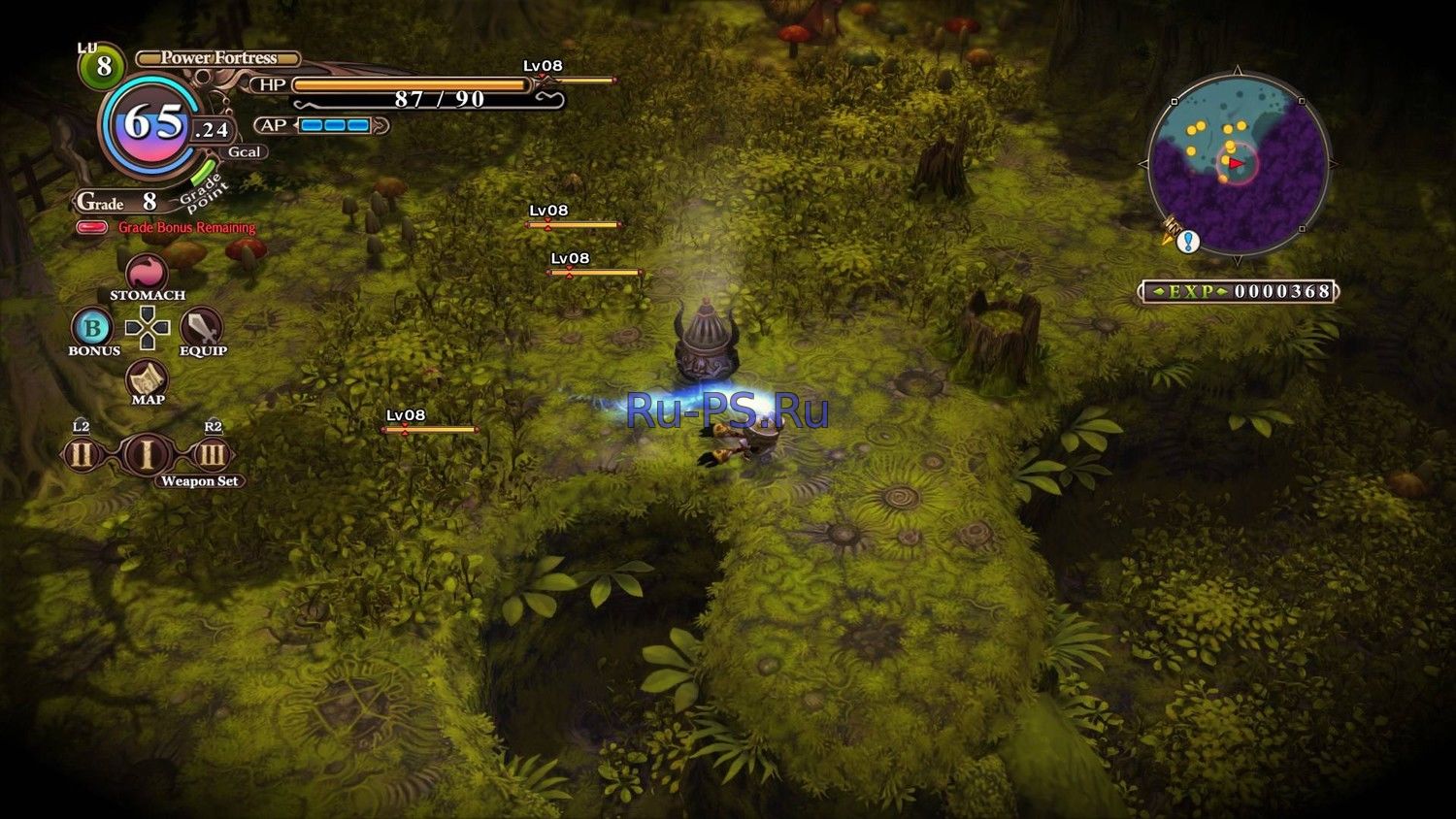Switch to weapon set II
Viewport: 1456px width, 819px height.
point(82,454)
